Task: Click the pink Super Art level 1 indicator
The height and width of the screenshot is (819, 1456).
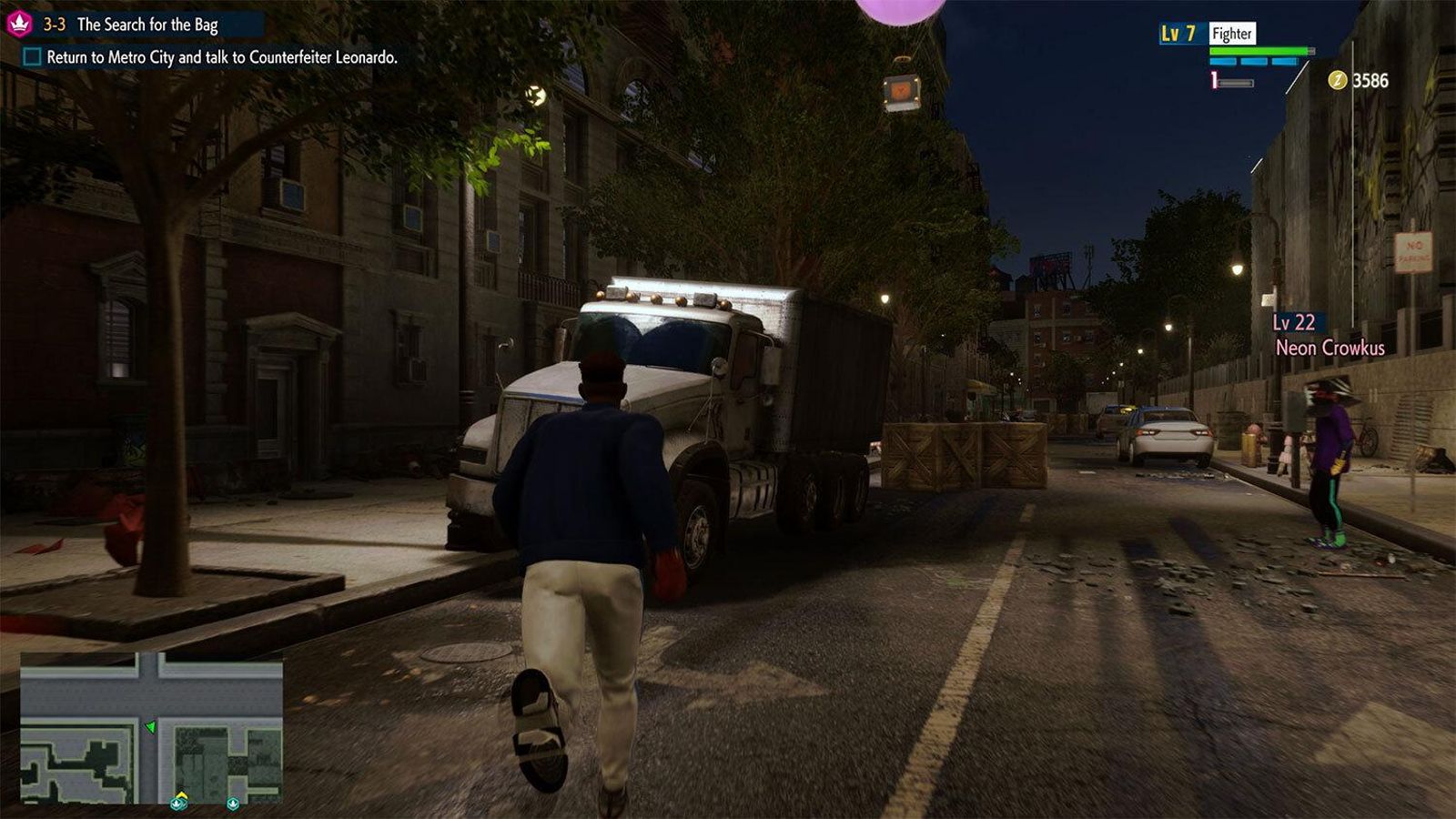Action: 1213,80
